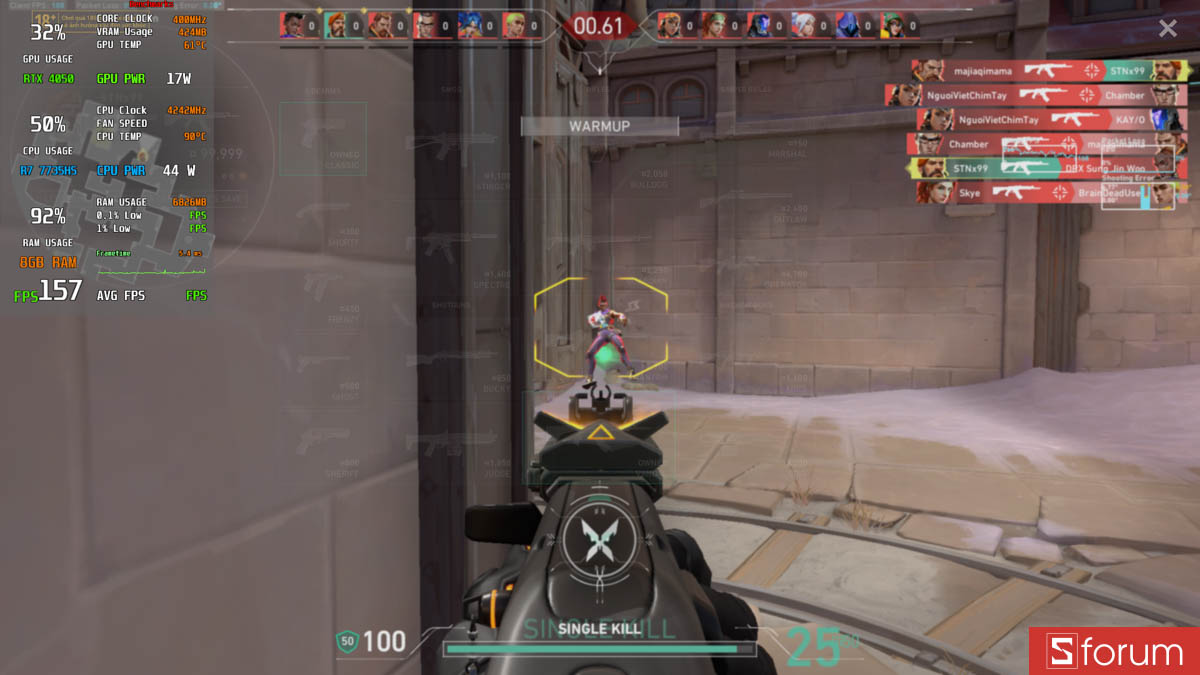This screenshot has height=675, width=1200.
Task: Select the blue-haired Neon portrait in team bar
Action: [471, 25]
